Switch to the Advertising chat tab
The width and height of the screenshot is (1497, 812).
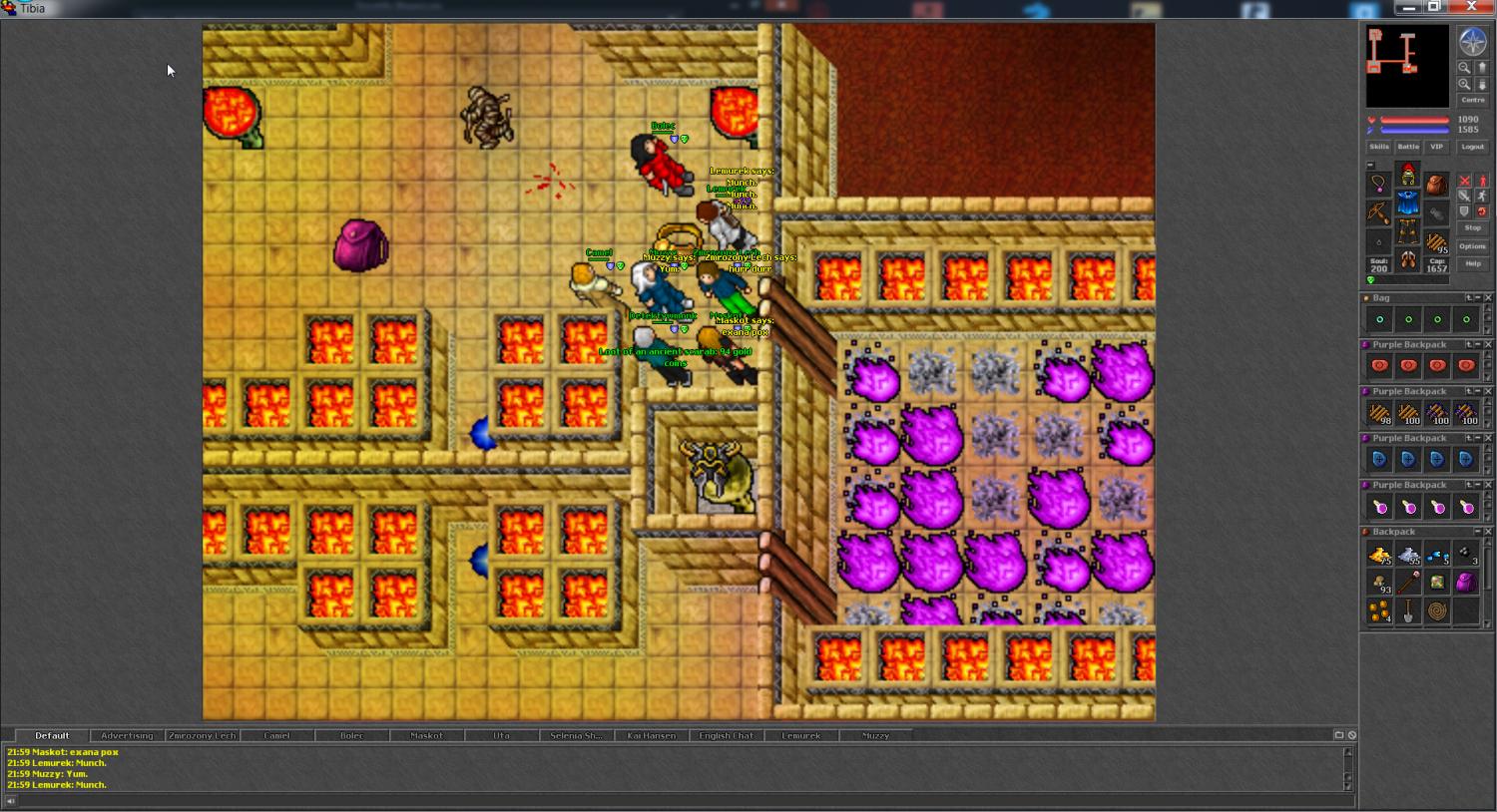(127, 736)
